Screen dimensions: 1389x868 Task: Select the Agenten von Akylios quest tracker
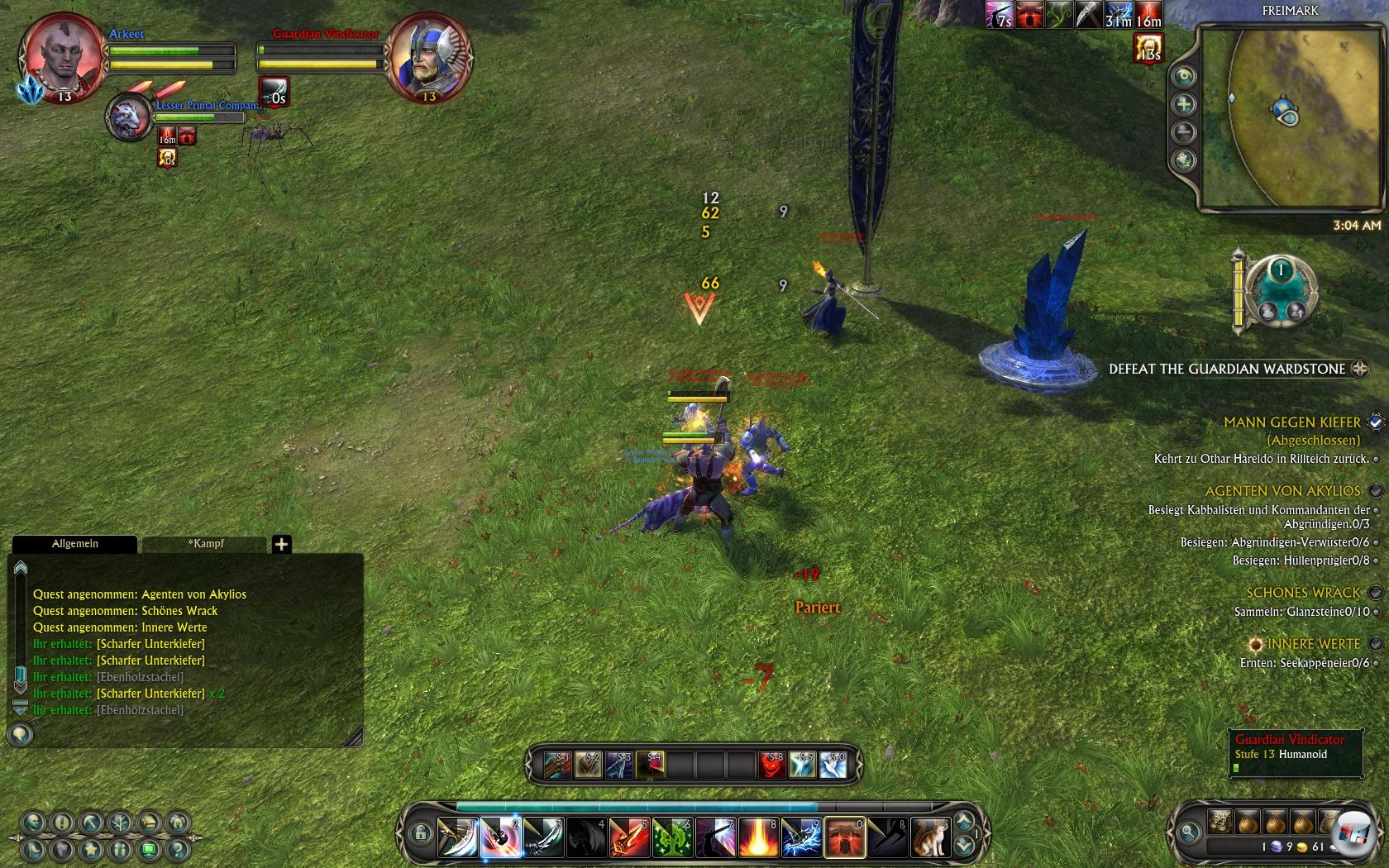(x=1282, y=491)
